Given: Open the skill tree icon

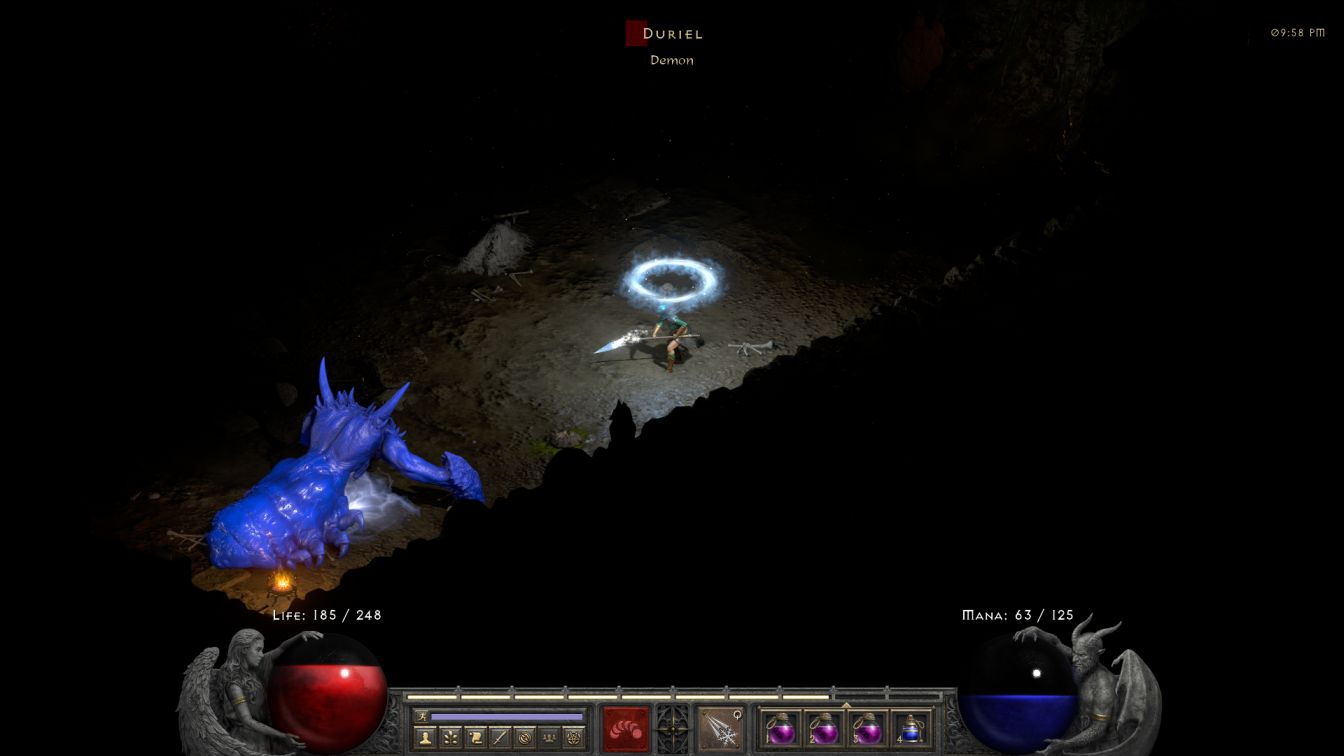Looking at the screenshot, I should click(450, 738).
